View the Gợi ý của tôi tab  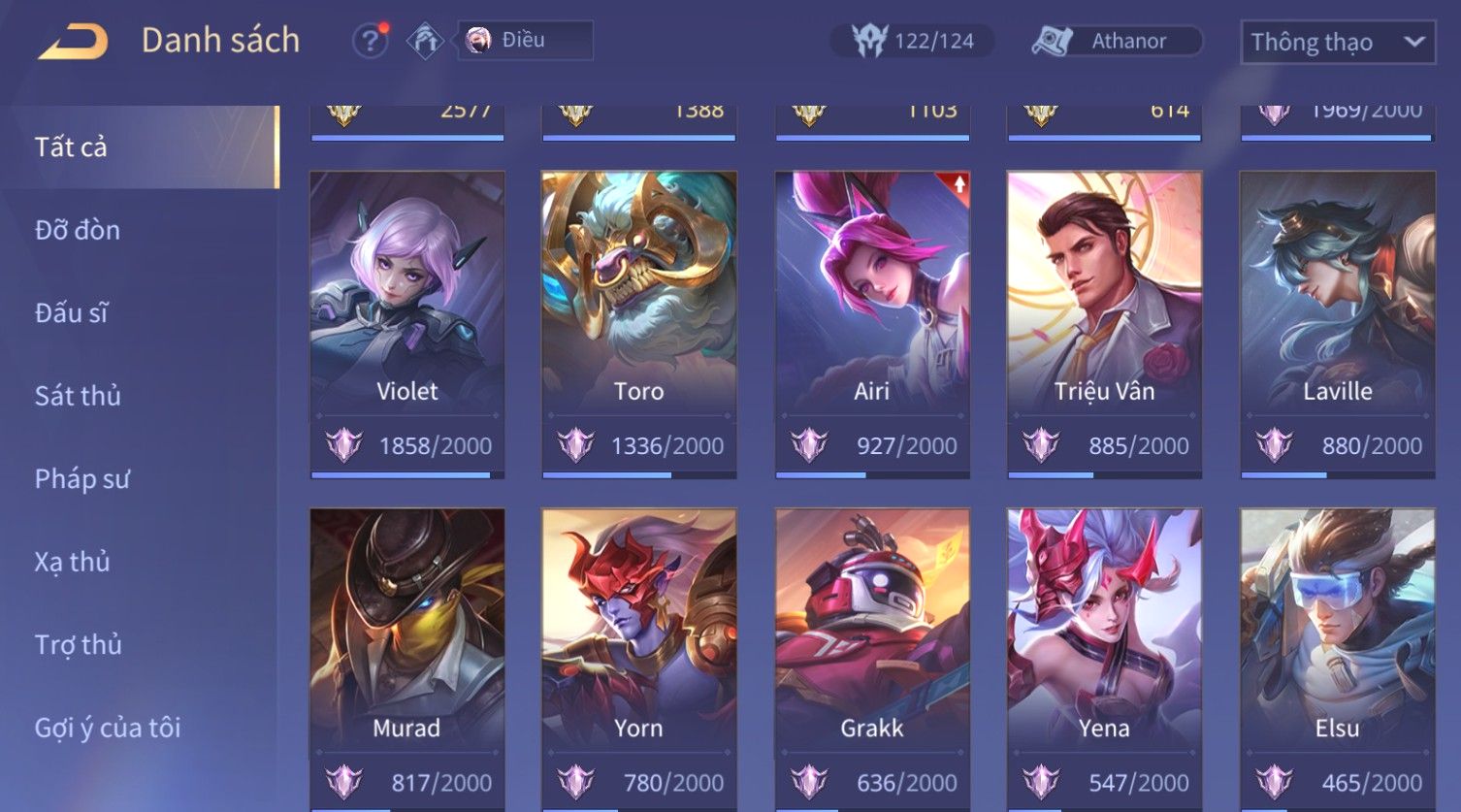coord(108,728)
